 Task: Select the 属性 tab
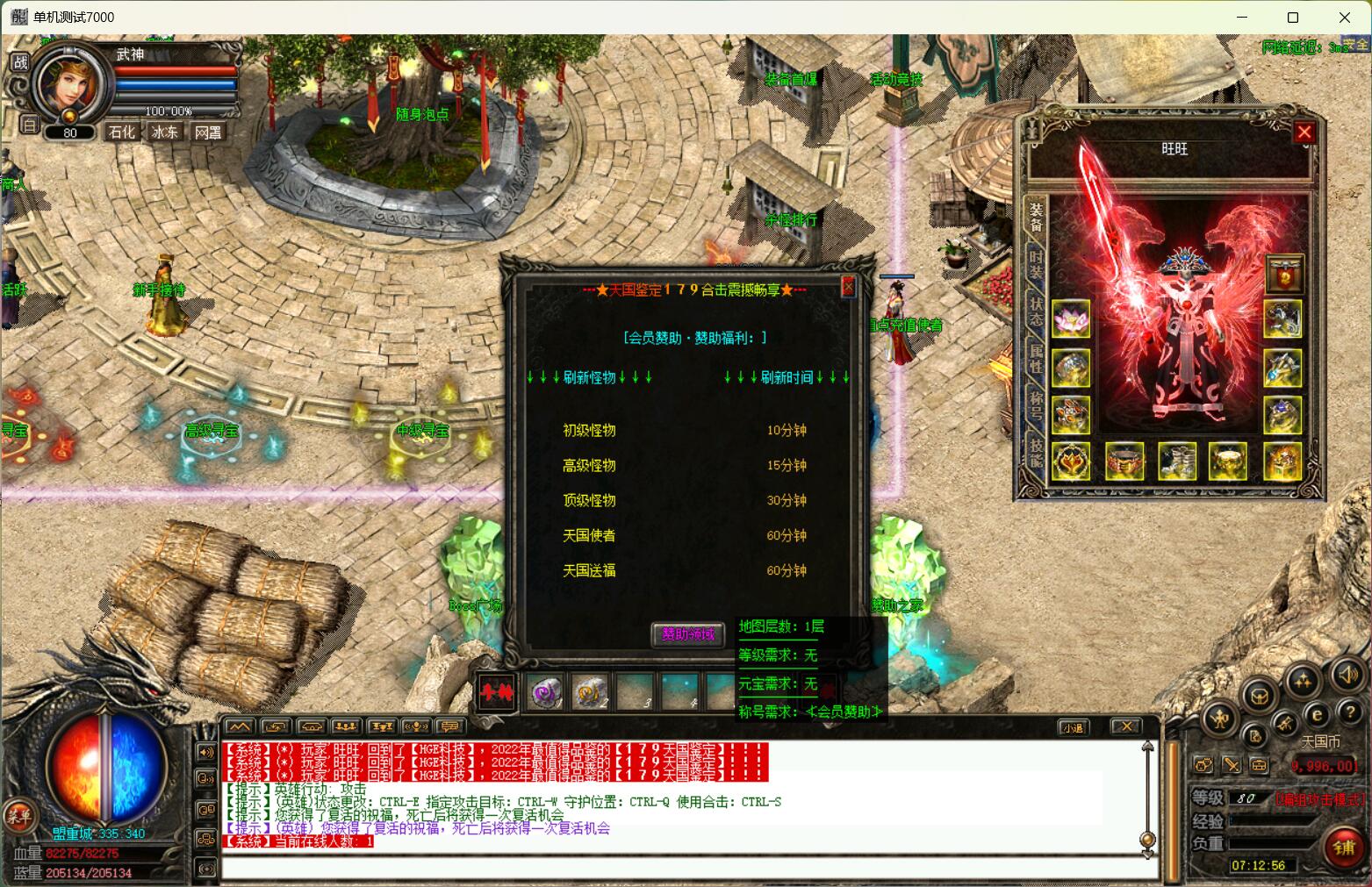coord(1036,357)
